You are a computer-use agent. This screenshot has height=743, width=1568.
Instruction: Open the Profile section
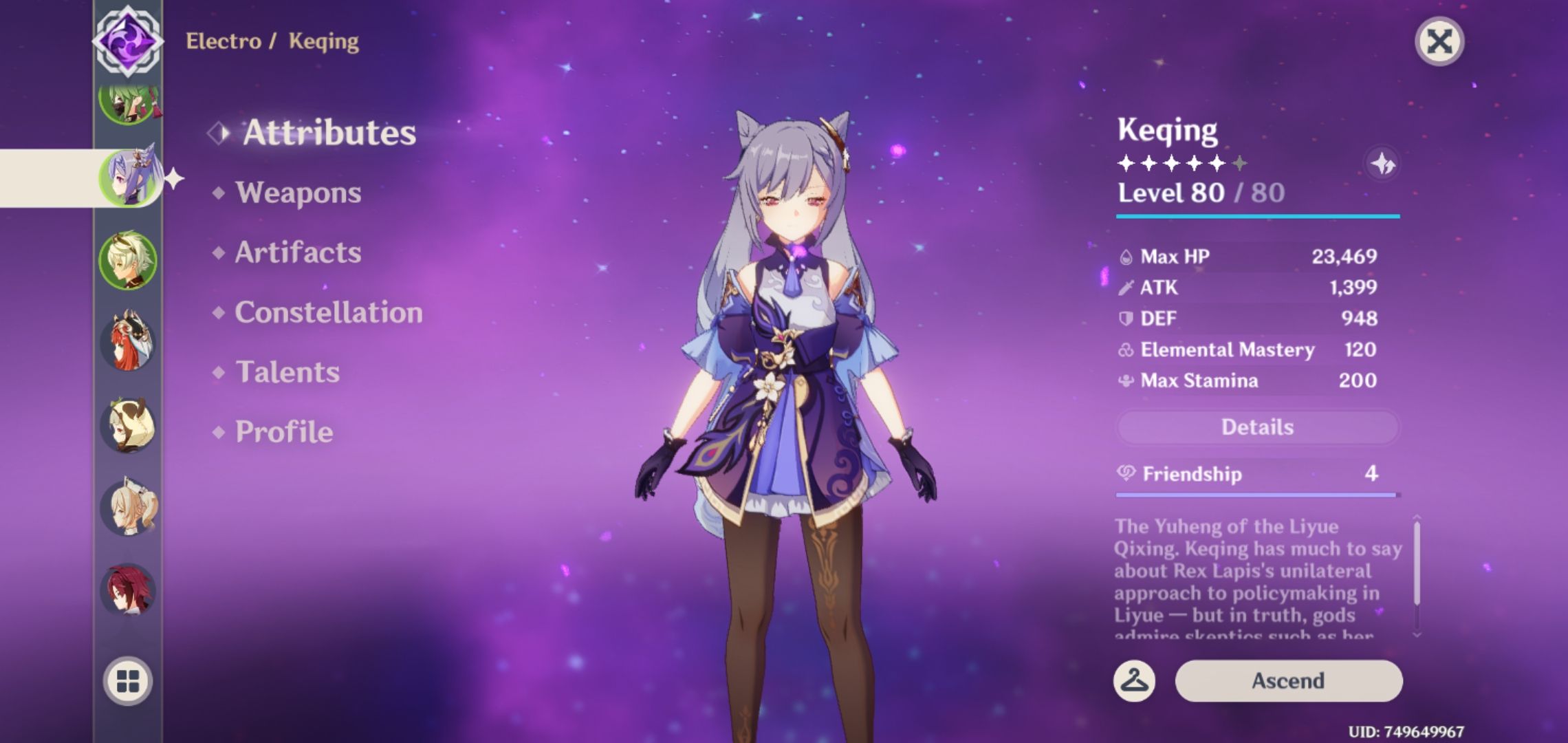click(x=283, y=432)
